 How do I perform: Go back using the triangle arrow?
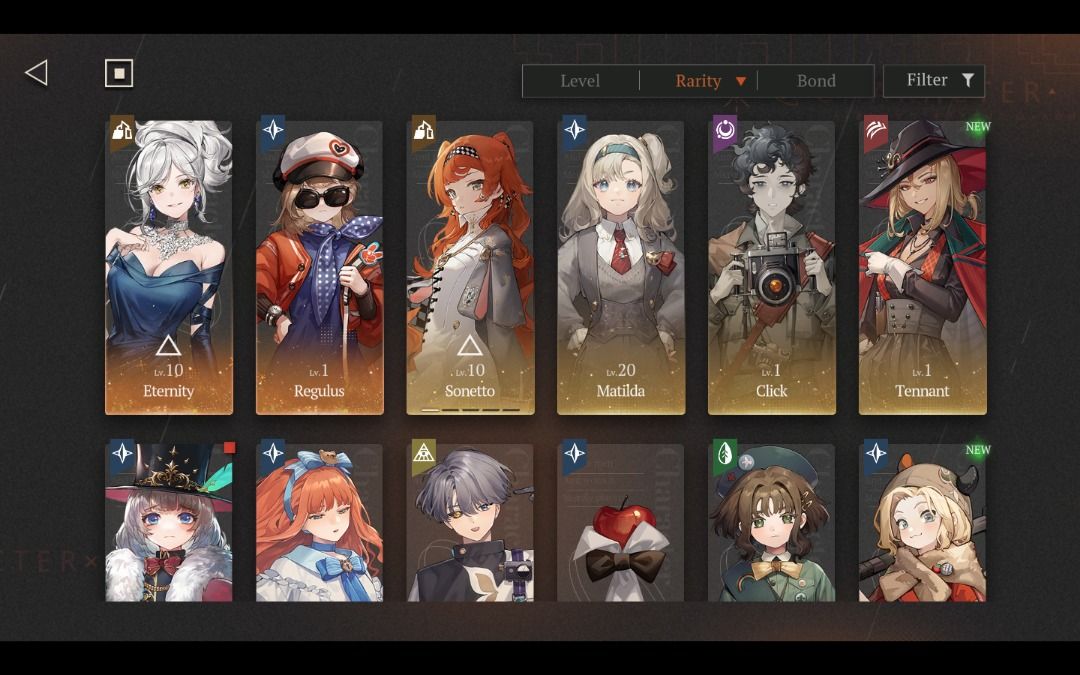(37, 73)
